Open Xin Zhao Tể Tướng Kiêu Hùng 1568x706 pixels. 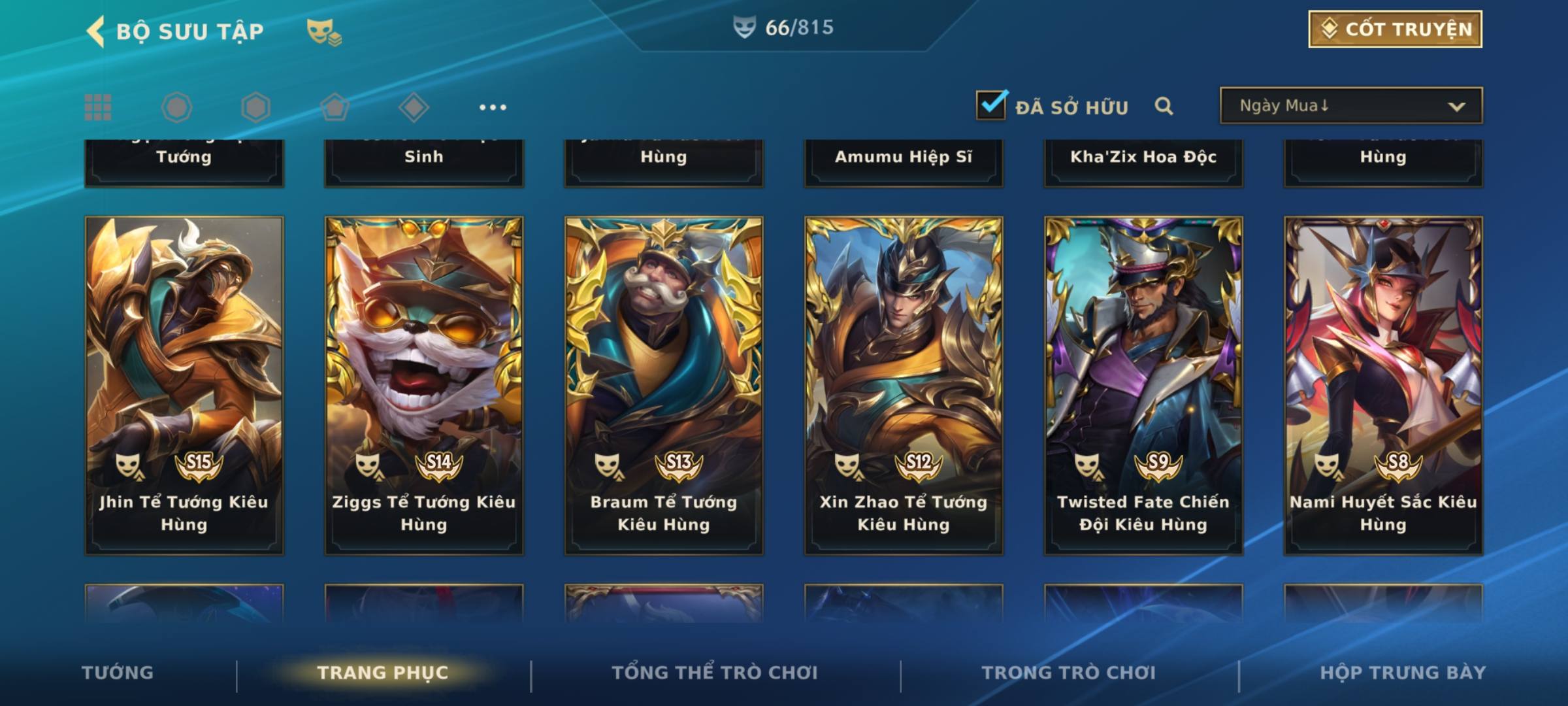(x=904, y=386)
